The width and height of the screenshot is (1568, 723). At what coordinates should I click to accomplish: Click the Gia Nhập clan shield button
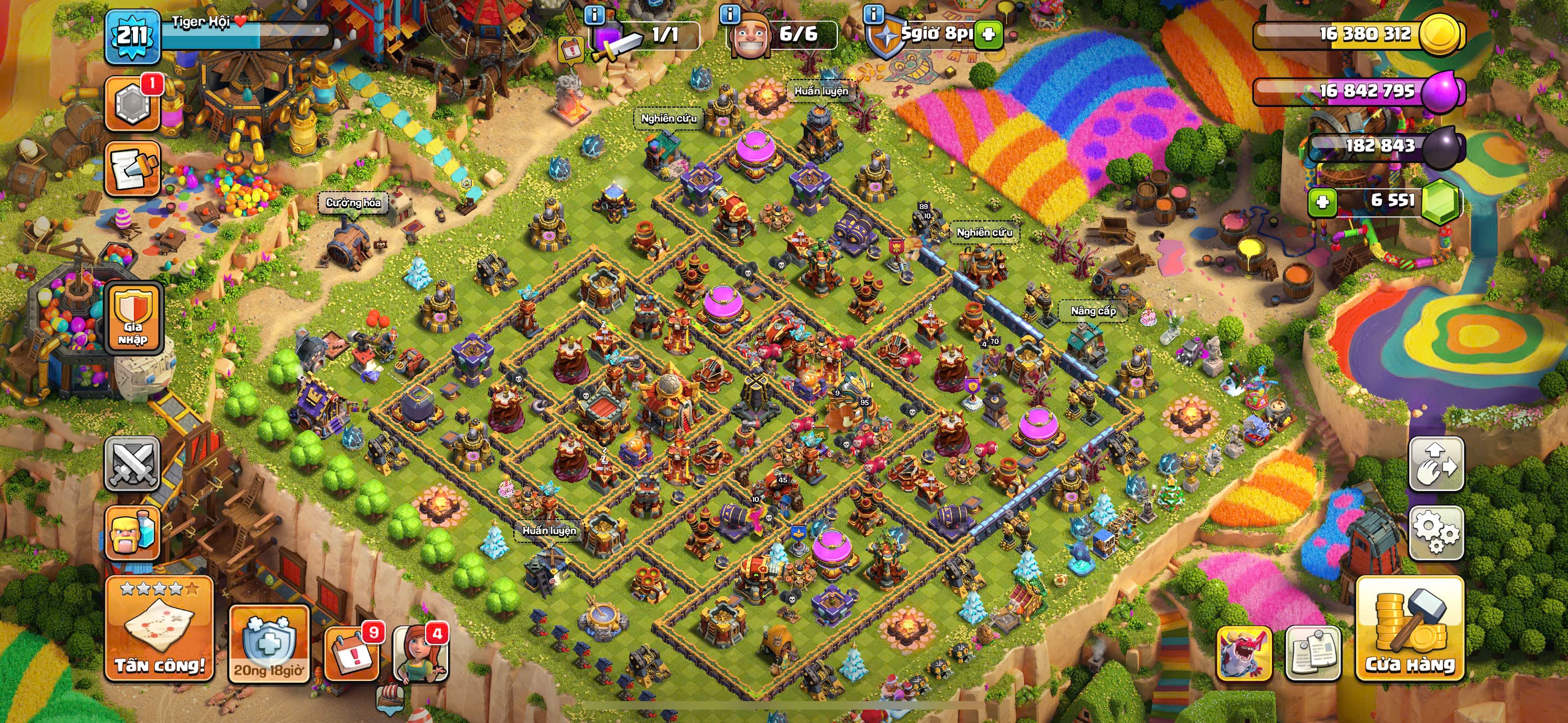[133, 319]
